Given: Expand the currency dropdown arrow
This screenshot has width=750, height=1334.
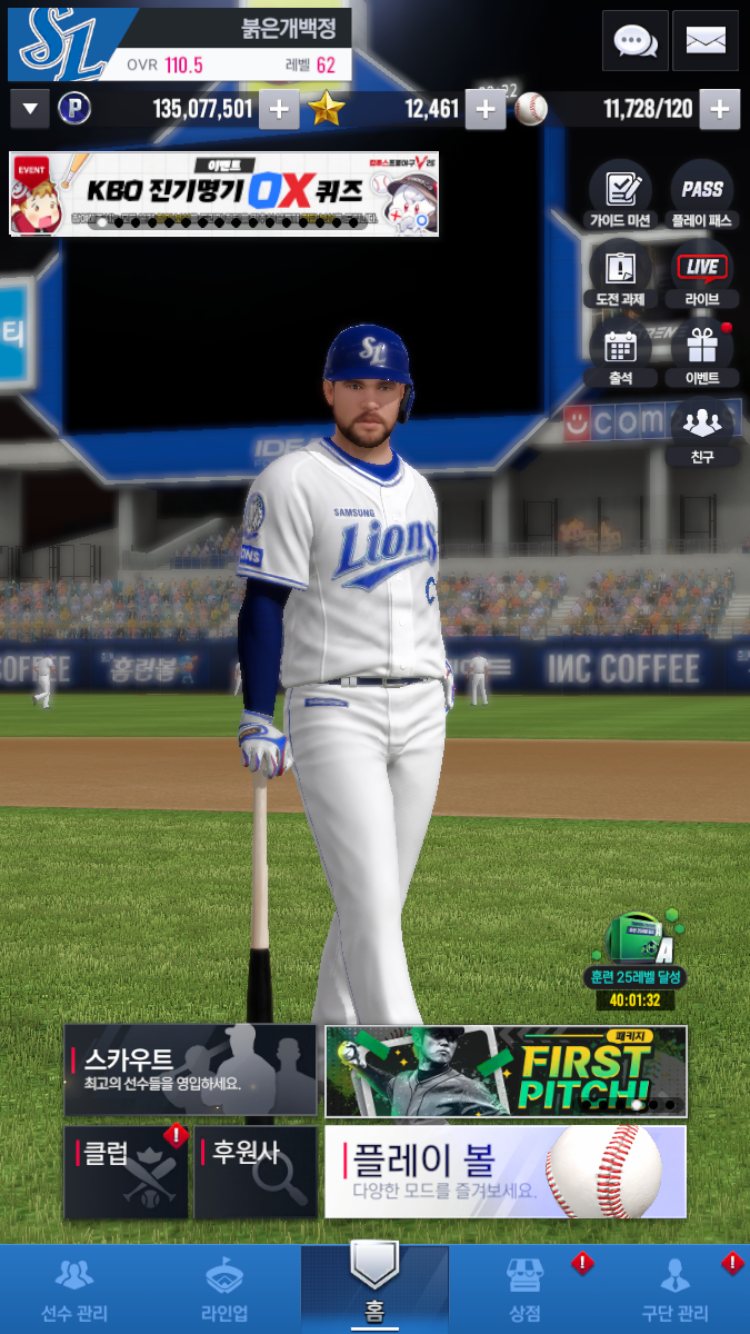Looking at the screenshot, I should point(29,109).
